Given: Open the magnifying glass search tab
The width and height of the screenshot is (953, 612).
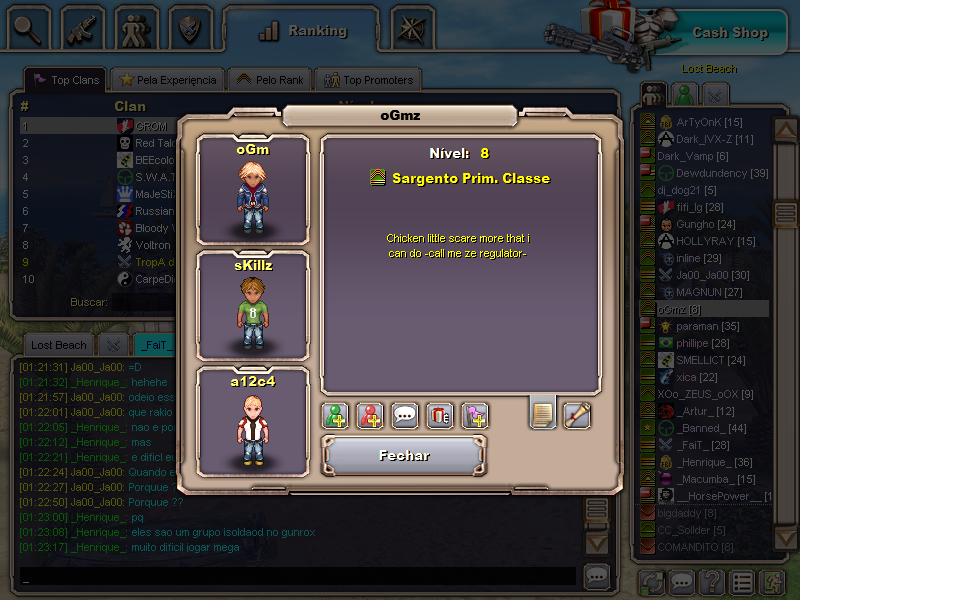Looking at the screenshot, I should click(28, 29).
